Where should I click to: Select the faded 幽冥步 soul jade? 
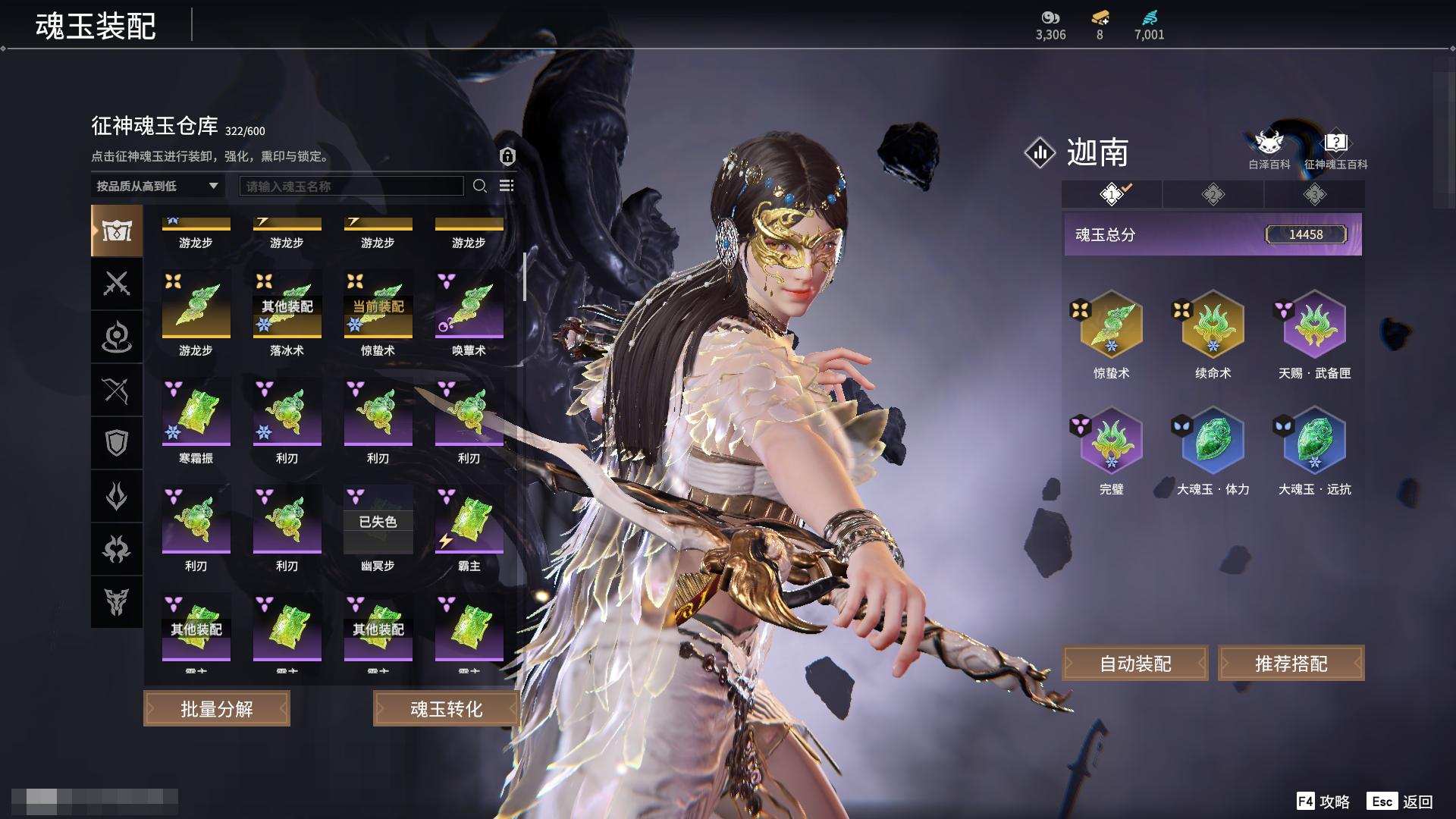(x=378, y=521)
